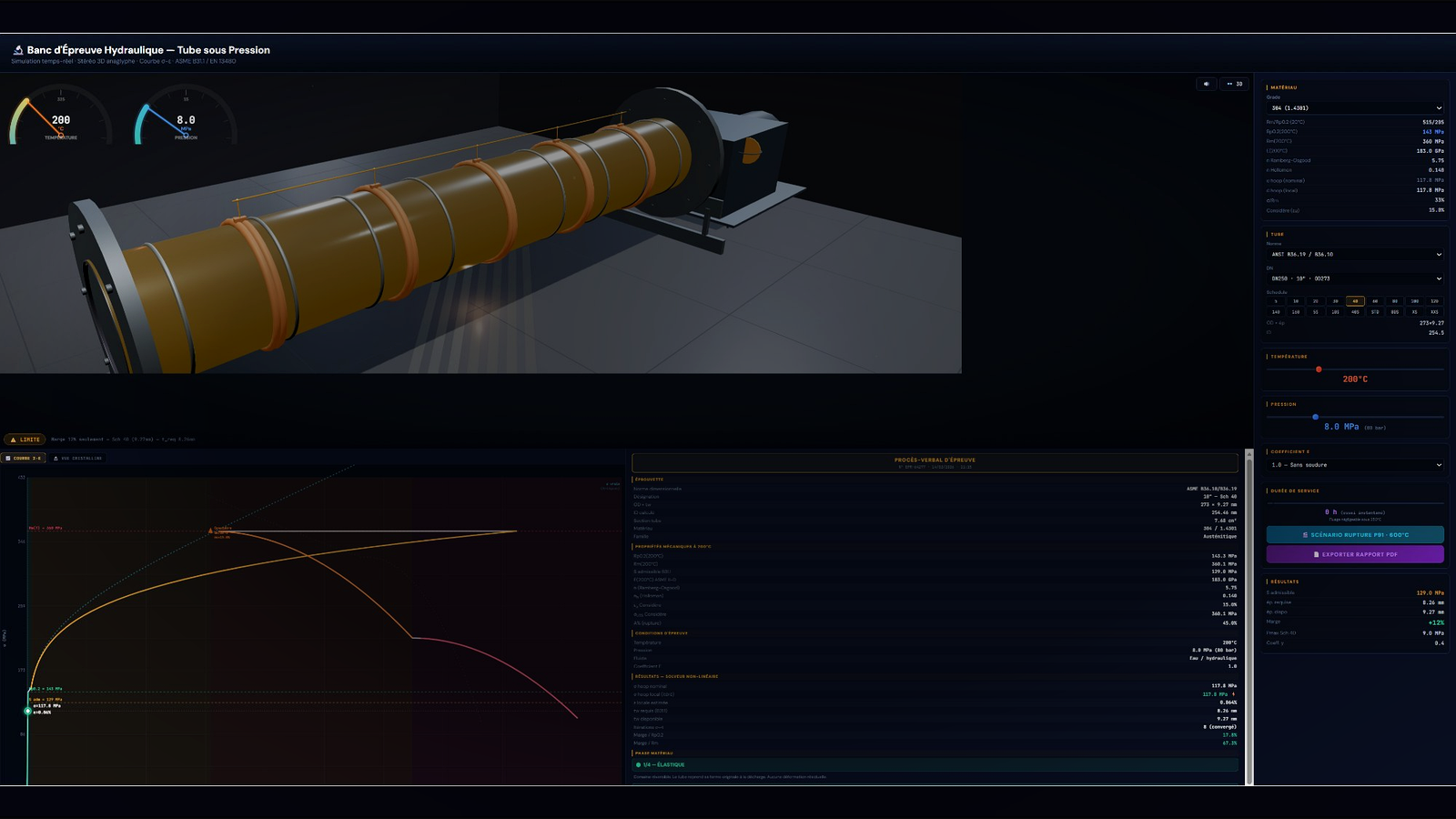
Task: Open the Grade dropdown showing 304 (1.4301)
Action: pos(1355,107)
